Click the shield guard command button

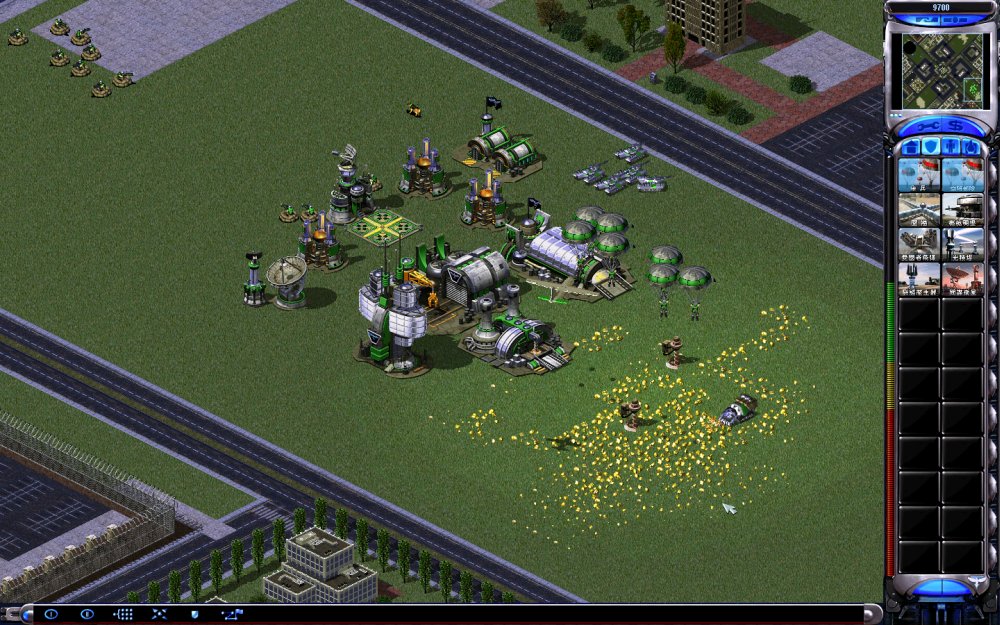click(x=194, y=613)
